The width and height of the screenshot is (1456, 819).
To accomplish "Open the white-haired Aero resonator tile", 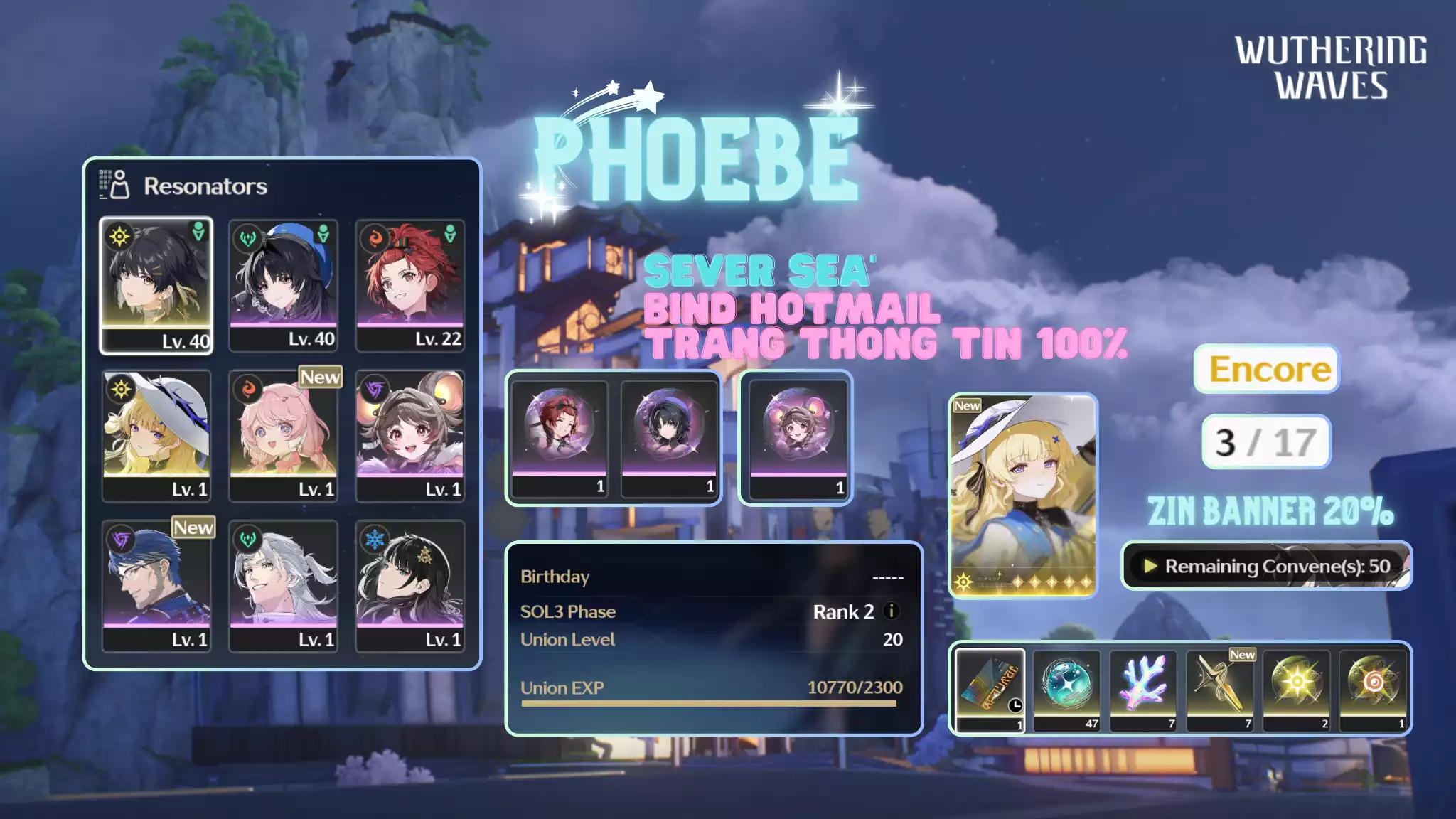I will (283, 586).
